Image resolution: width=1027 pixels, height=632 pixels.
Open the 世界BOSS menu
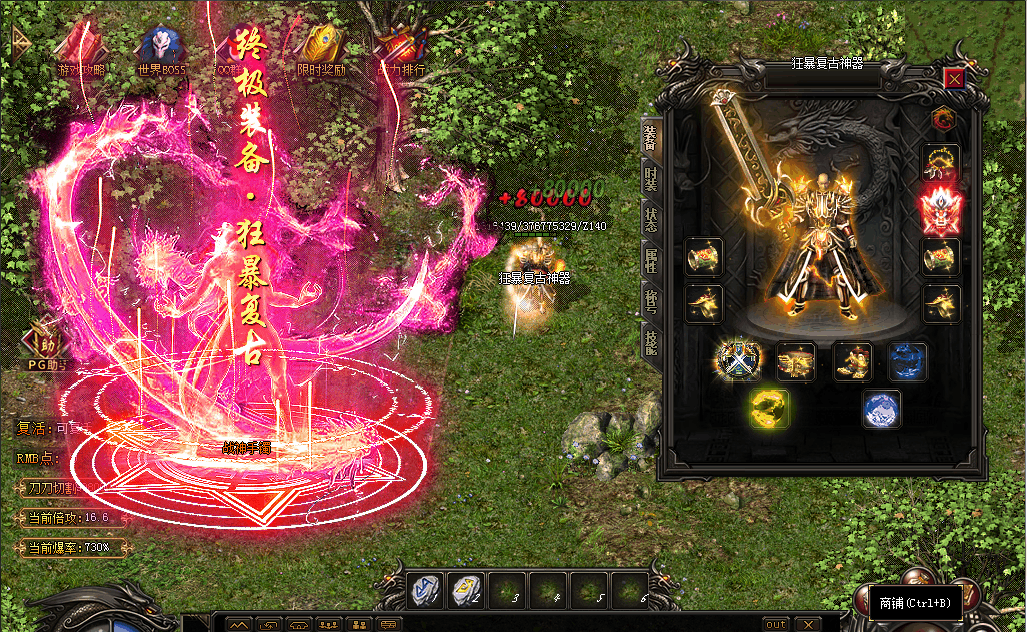(x=161, y=48)
